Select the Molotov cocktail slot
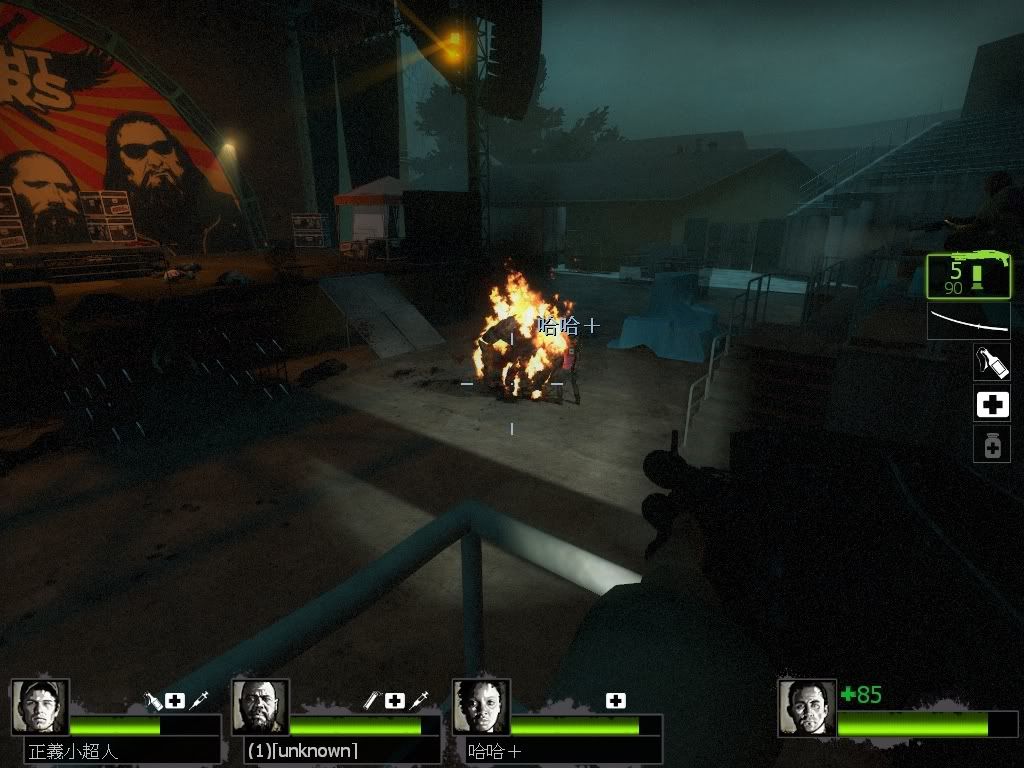 991,362
